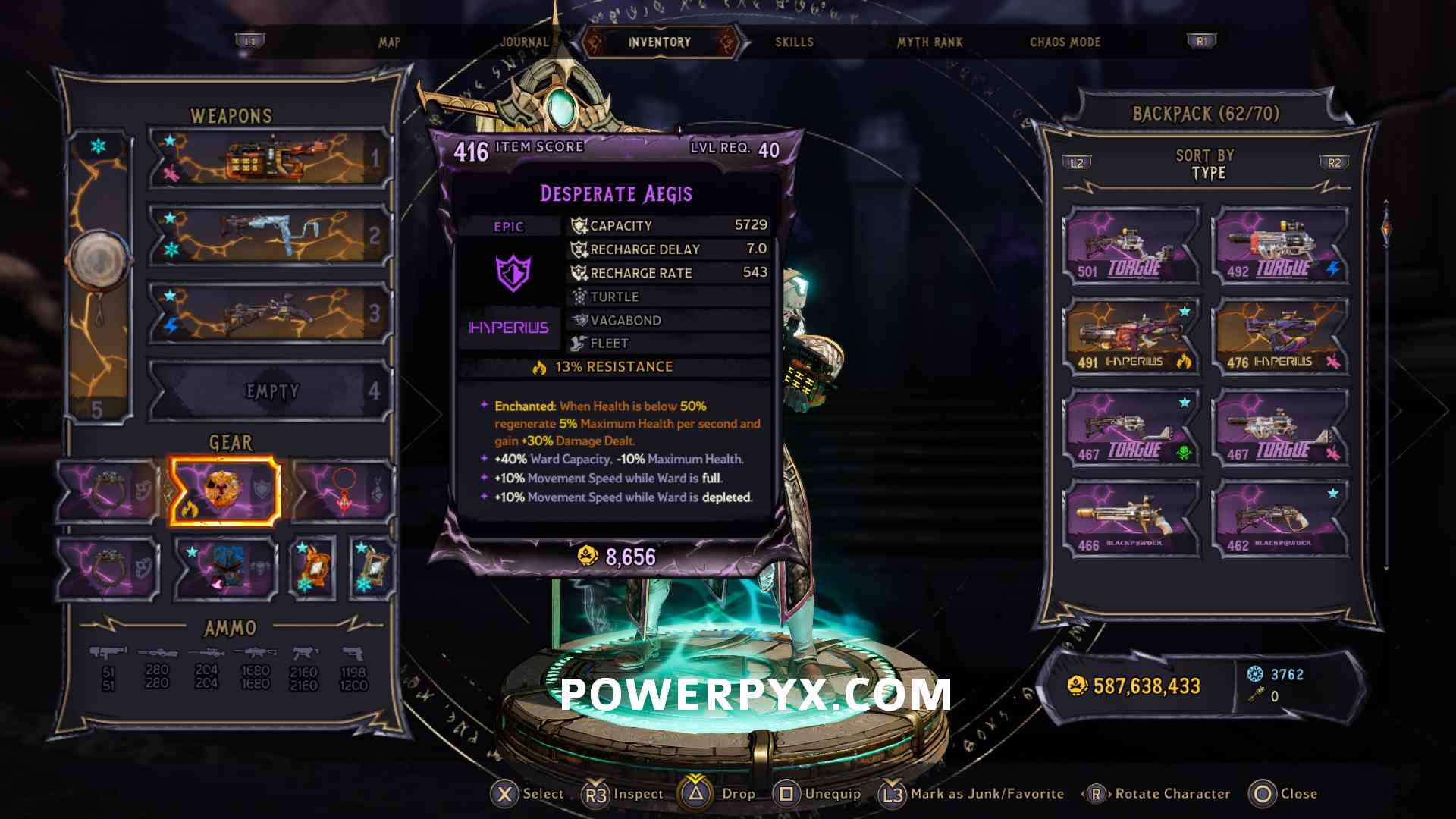Switch to Chaos Mode tab
The width and height of the screenshot is (1456, 819).
(1065, 42)
